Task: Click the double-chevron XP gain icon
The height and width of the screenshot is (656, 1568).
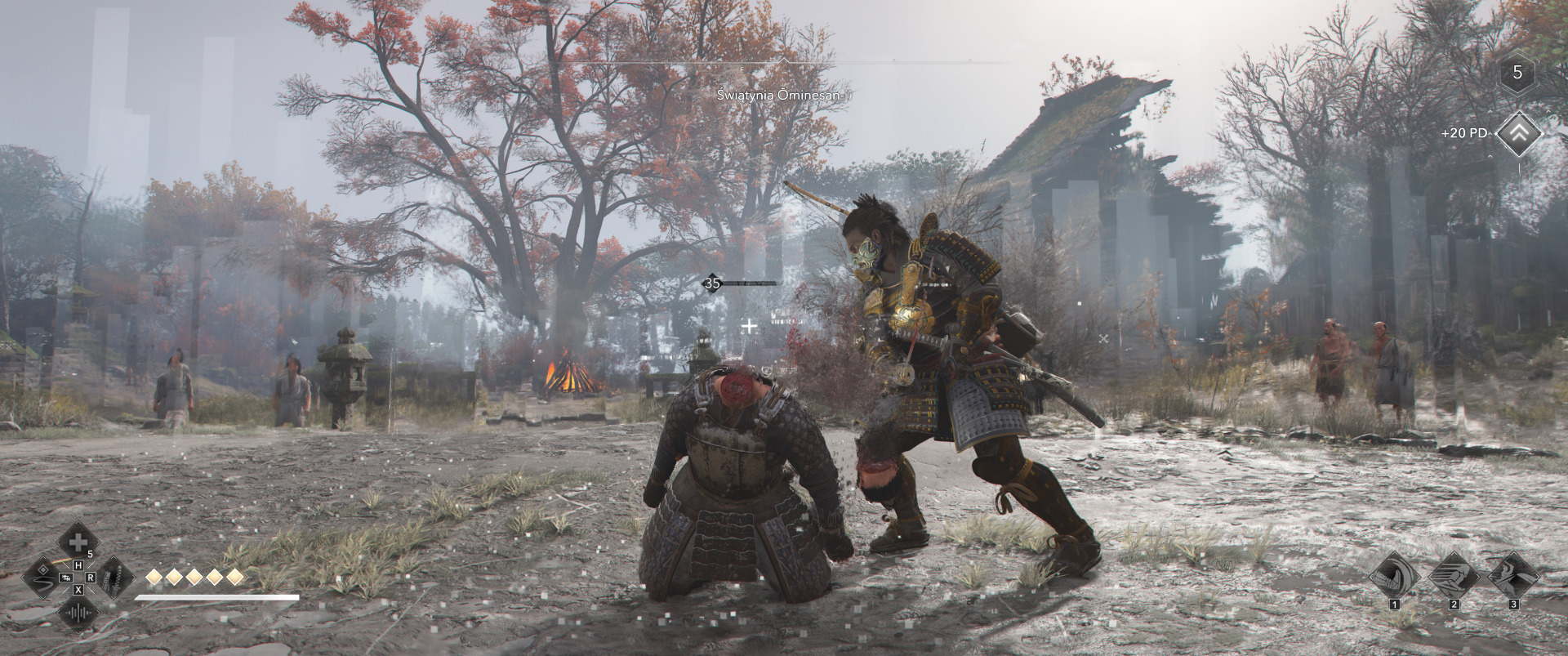Action: click(1517, 133)
